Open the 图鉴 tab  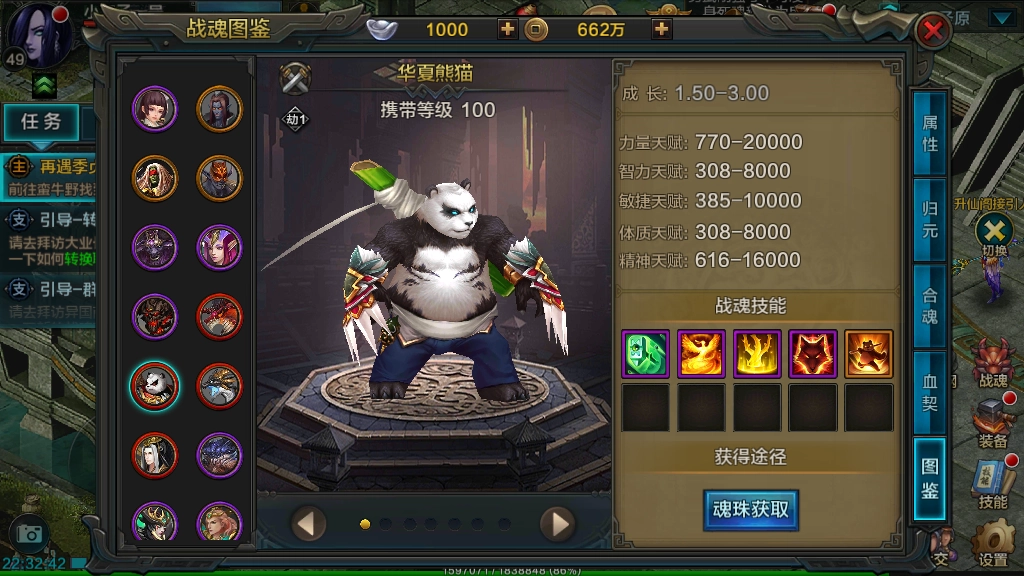pos(929,479)
